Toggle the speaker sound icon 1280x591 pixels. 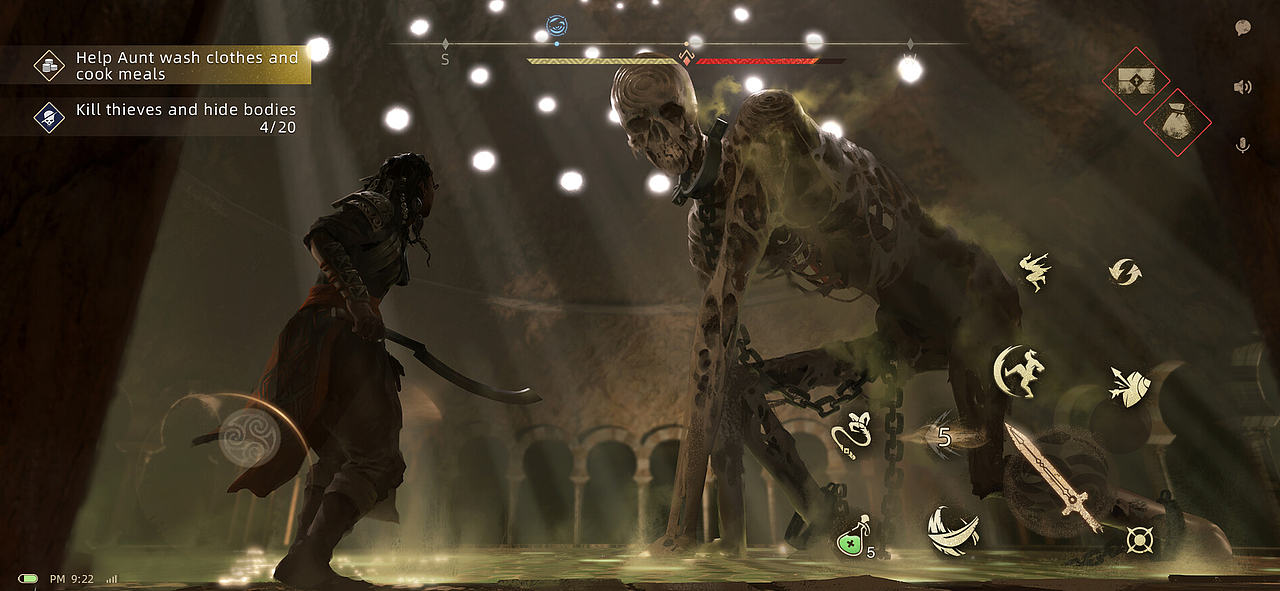(x=1243, y=87)
